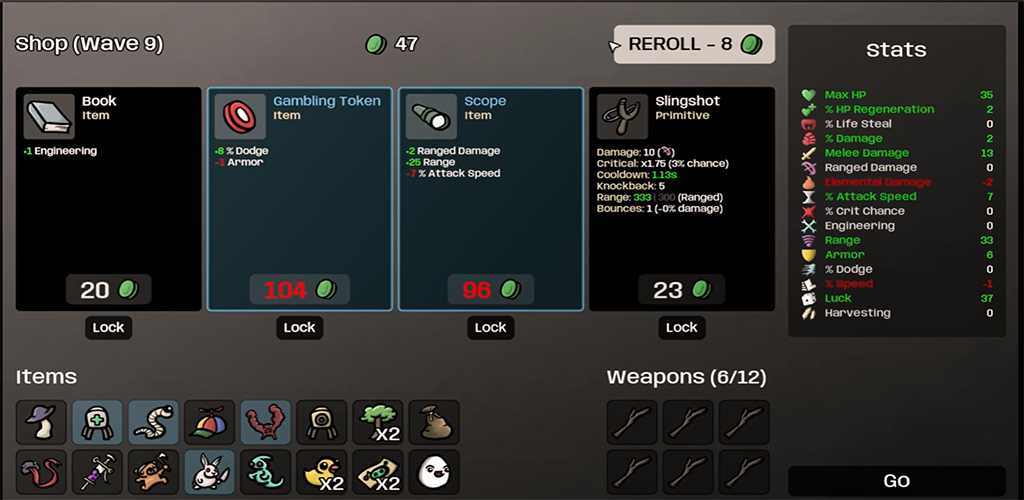Screen dimensions: 1024x500
Task: Select the medical backpack item
Action: click(x=98, y=422)
